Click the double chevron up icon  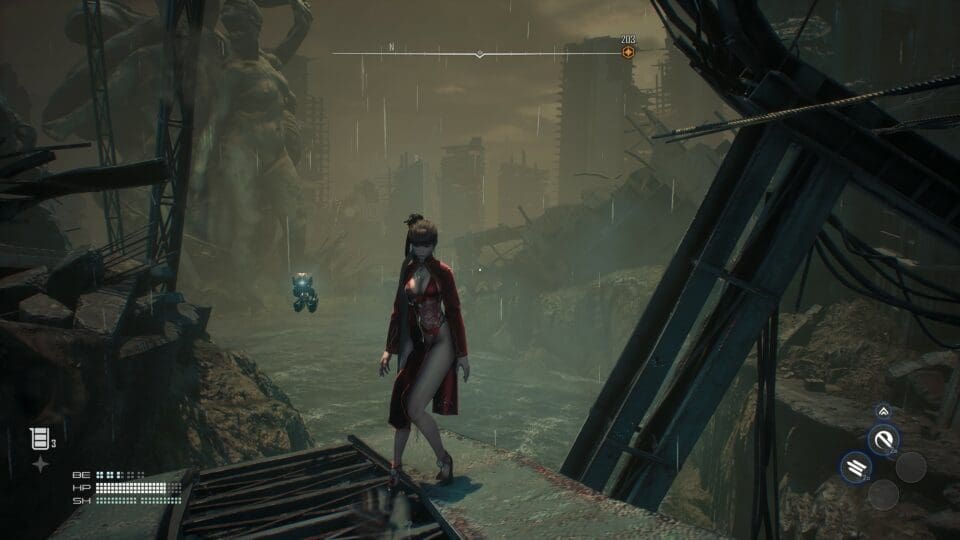tap(883, 410)
